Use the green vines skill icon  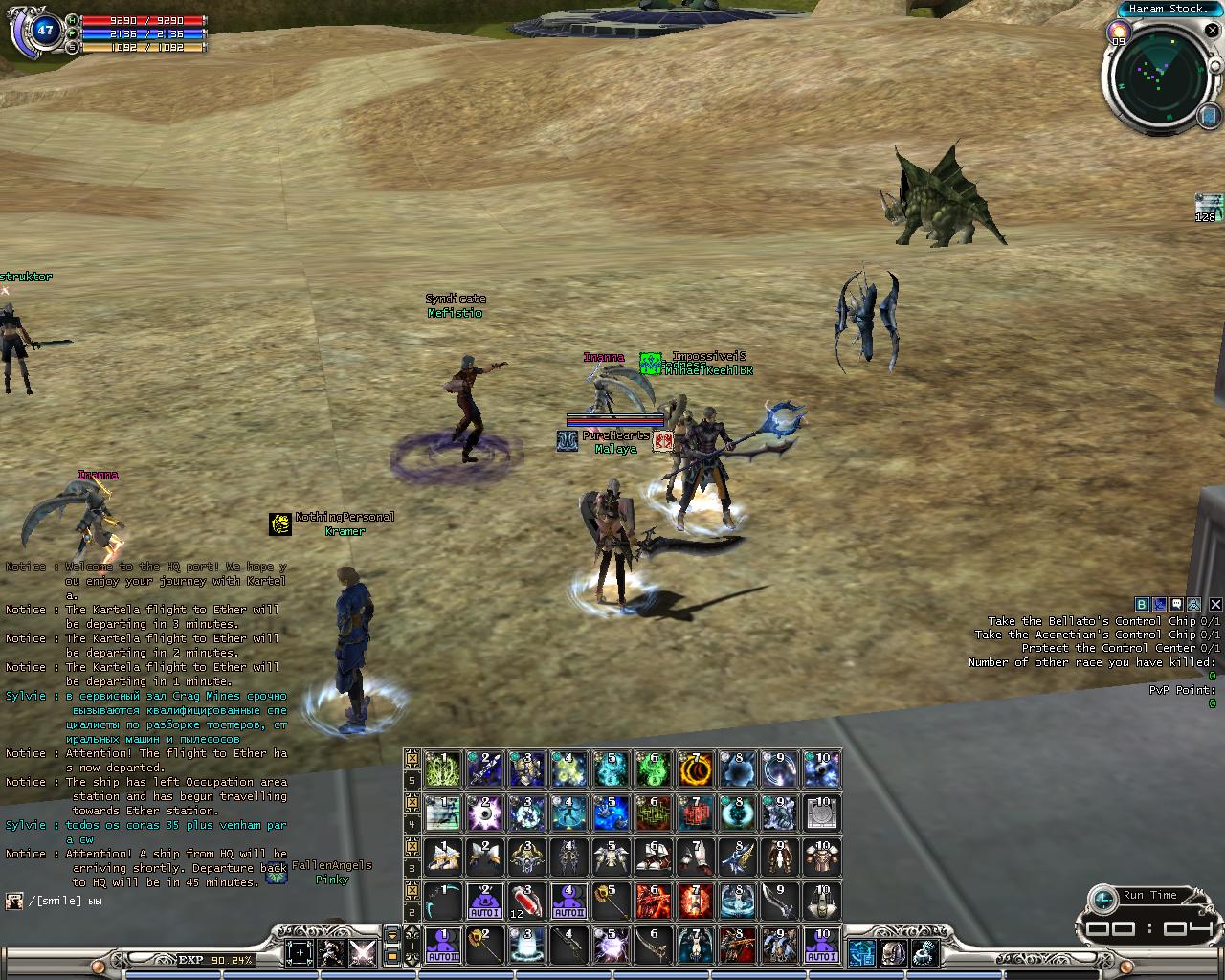tap(443, 768)
